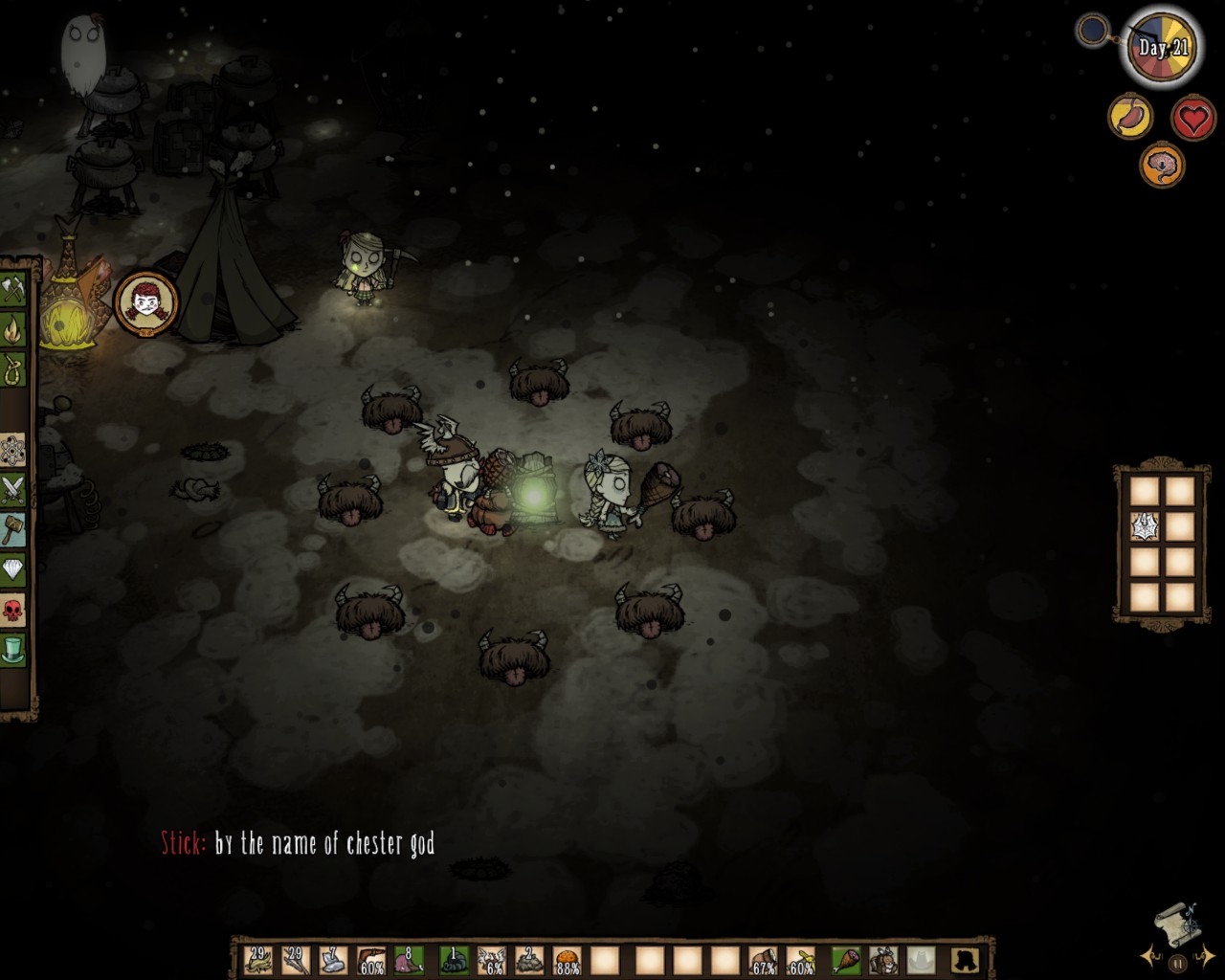The height and width of the screenshot is (980, 1225).
Task: Open the Tools crafting tab
Action: (x=13, y=289)
